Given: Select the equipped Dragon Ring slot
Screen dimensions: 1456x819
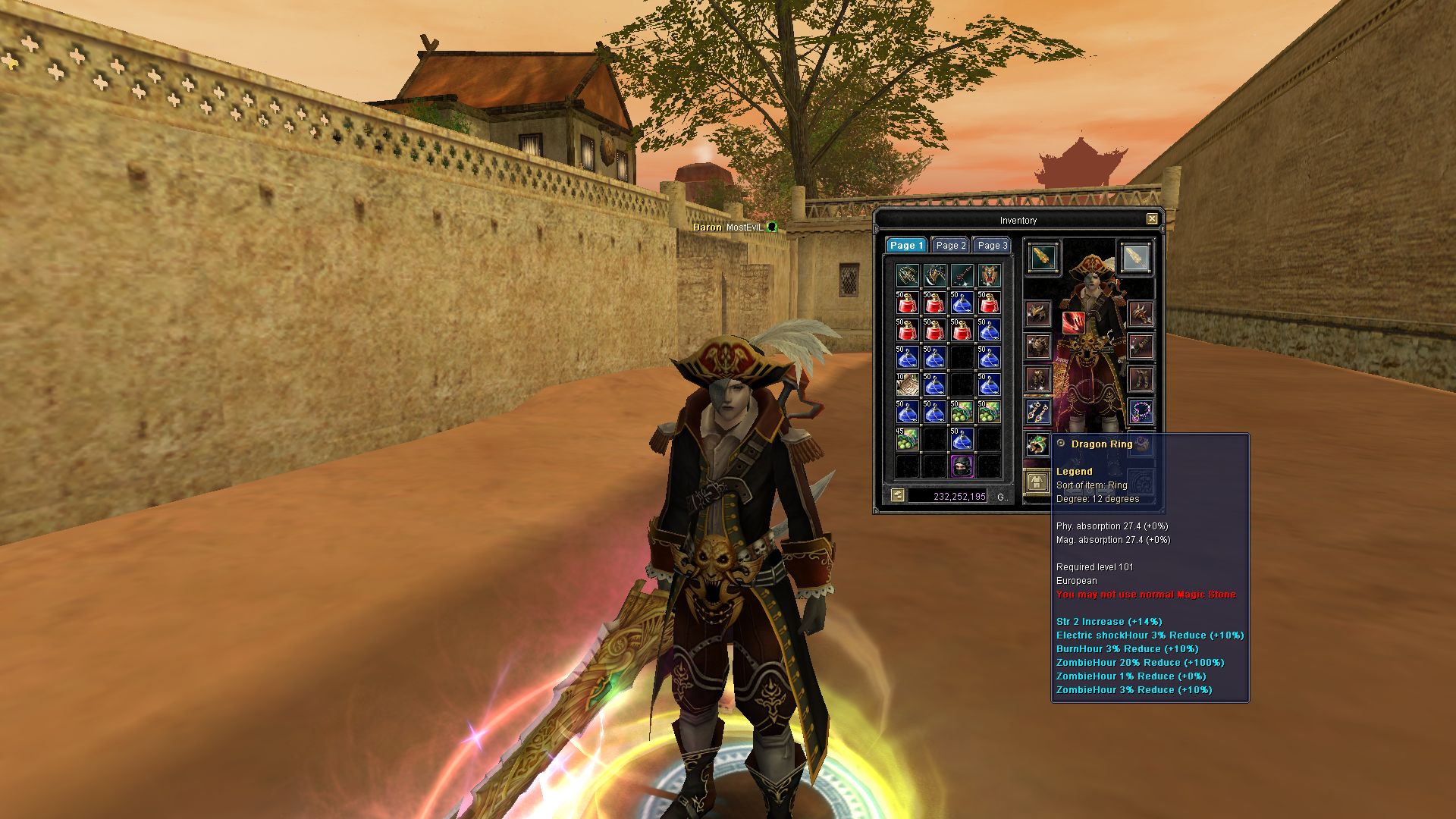Looking at the screenshot, I should [x=1037, y=444].
